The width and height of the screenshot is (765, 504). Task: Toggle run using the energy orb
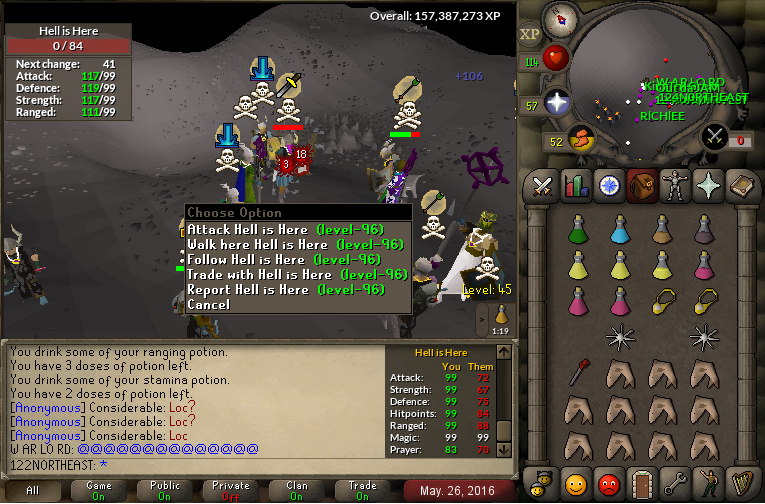(x=578, y=137)
